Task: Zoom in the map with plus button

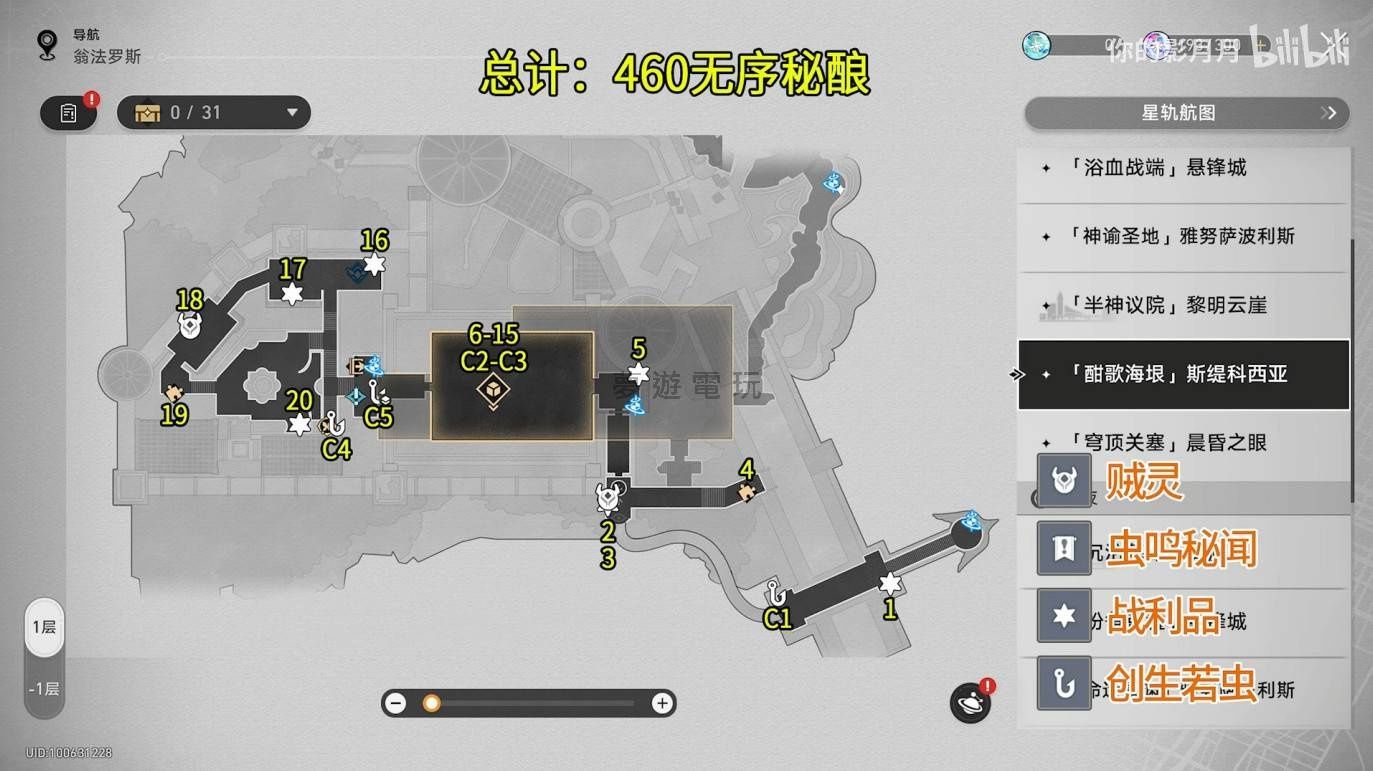Action: click(x=662, y=703)
